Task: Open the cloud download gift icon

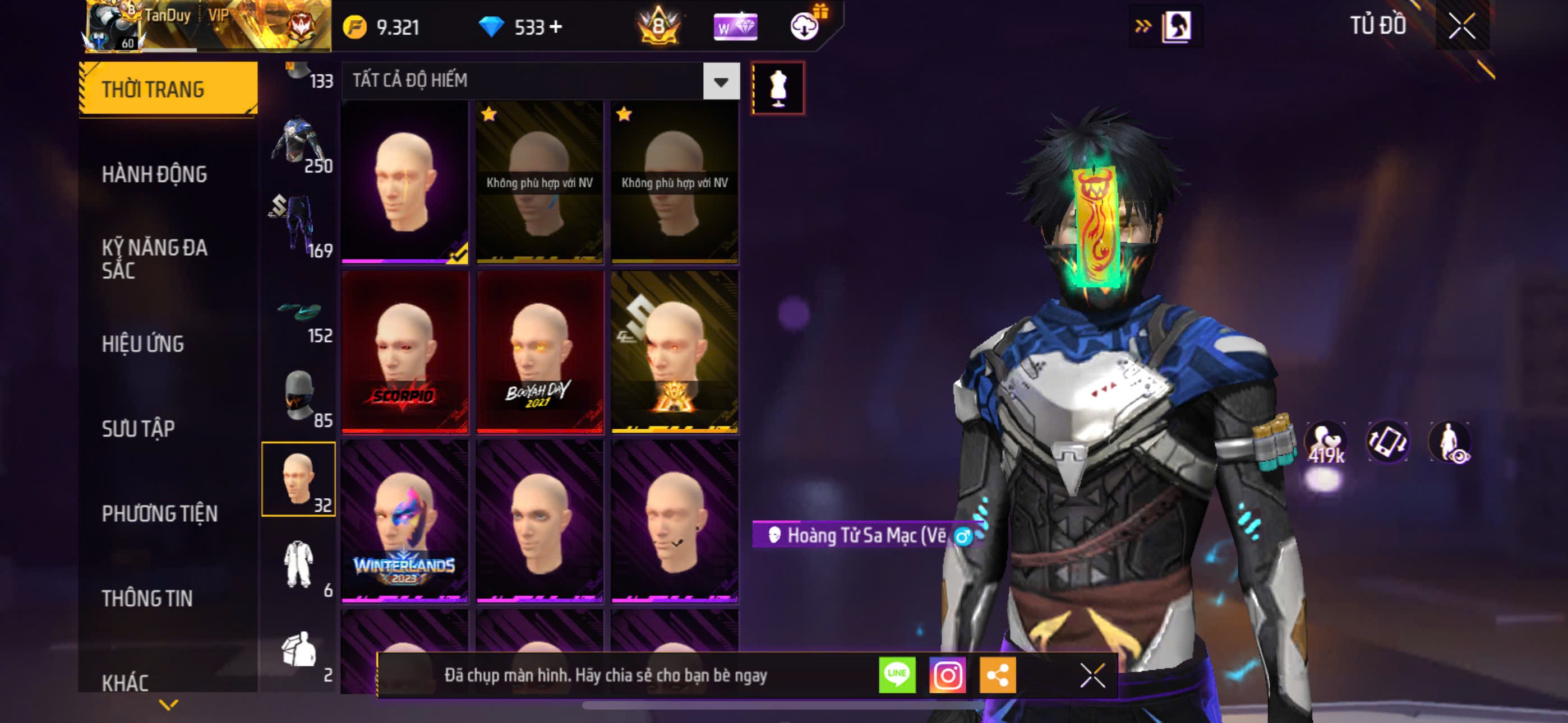Action: [x=805, y=26]
